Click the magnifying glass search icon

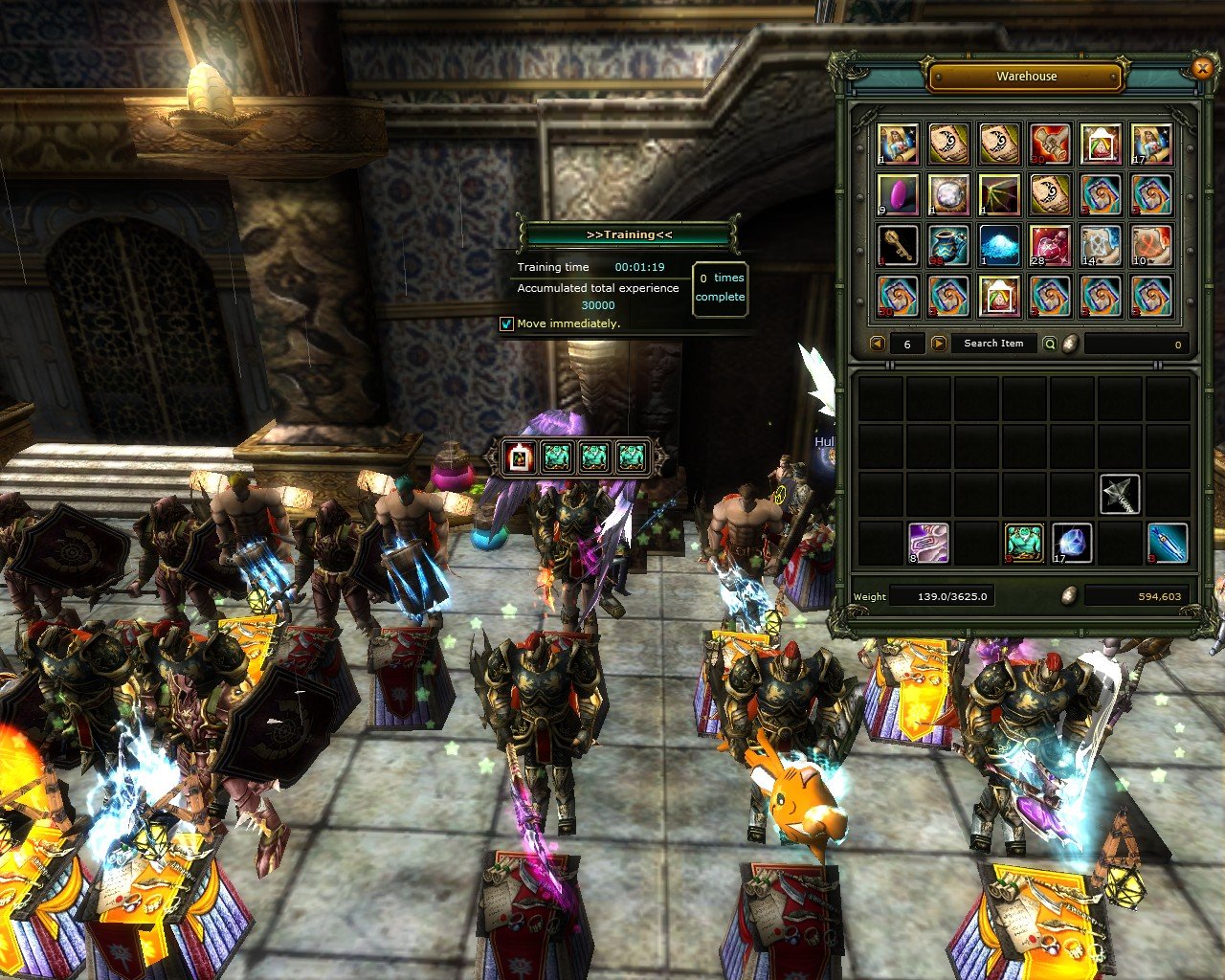[1051, 343]
